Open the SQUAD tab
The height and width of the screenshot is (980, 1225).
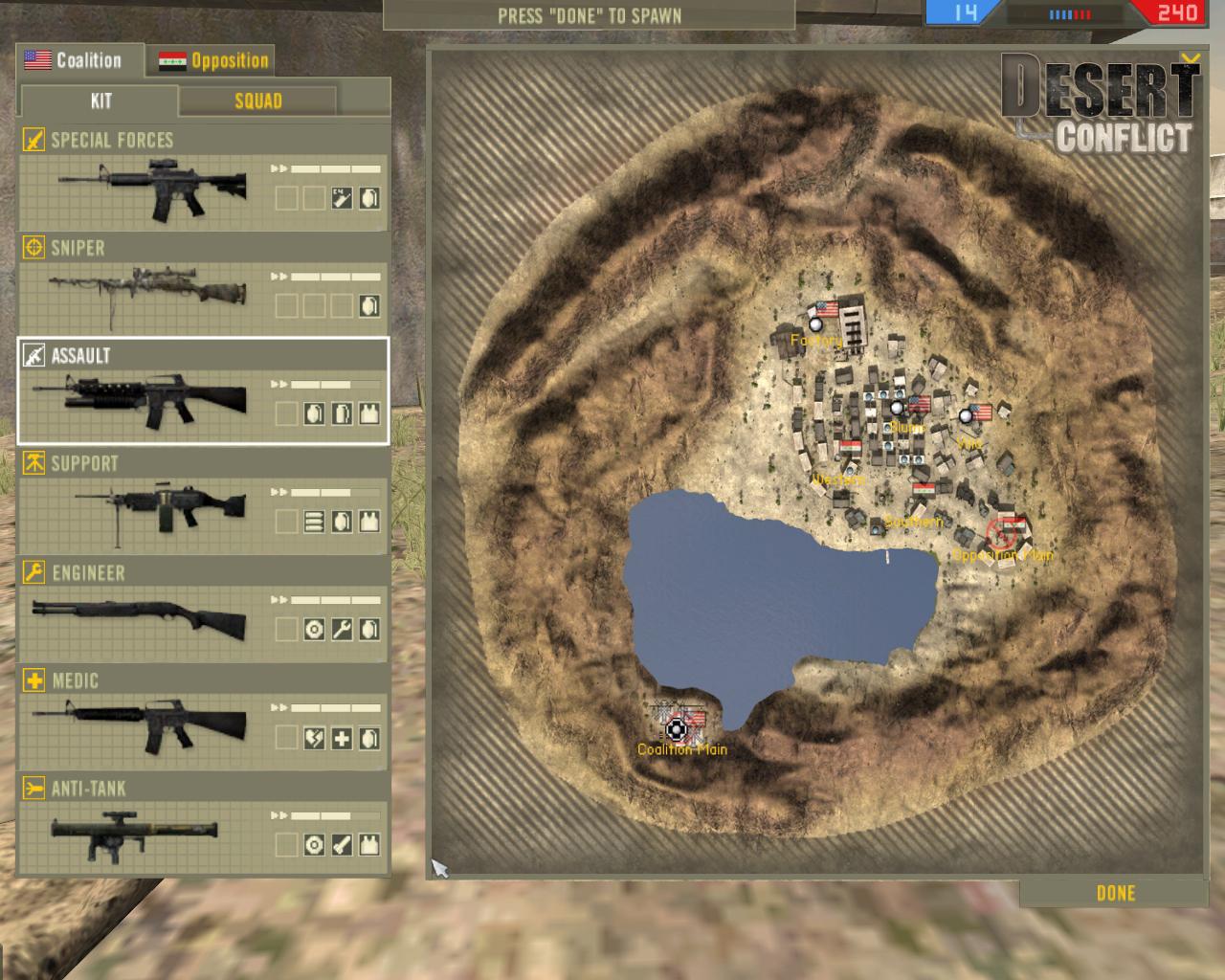[x=257, y=101]
